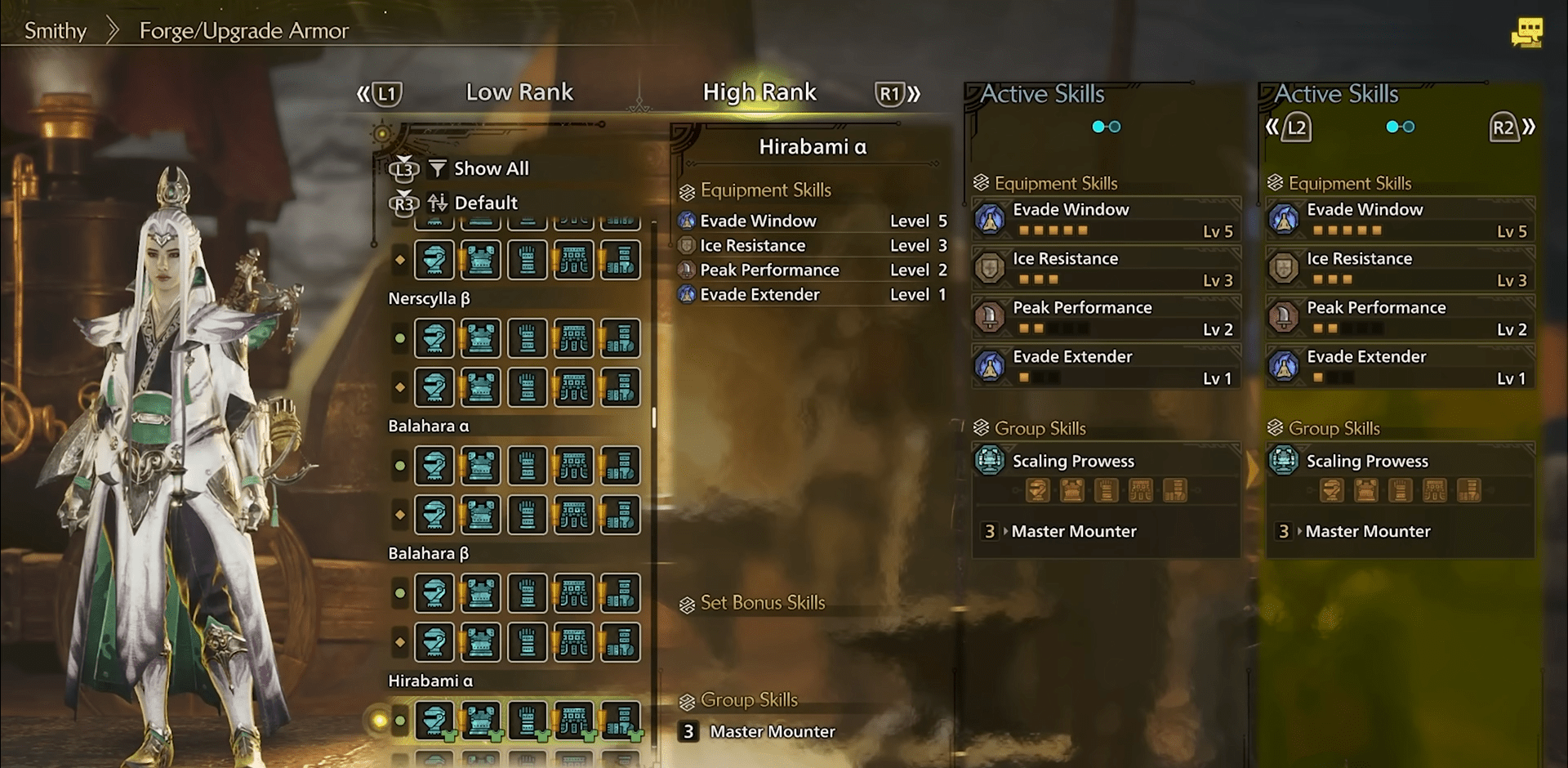Switch to the High Rank tab
The height and width of the screenshot is (768, 1568).
tap(759, 92)
